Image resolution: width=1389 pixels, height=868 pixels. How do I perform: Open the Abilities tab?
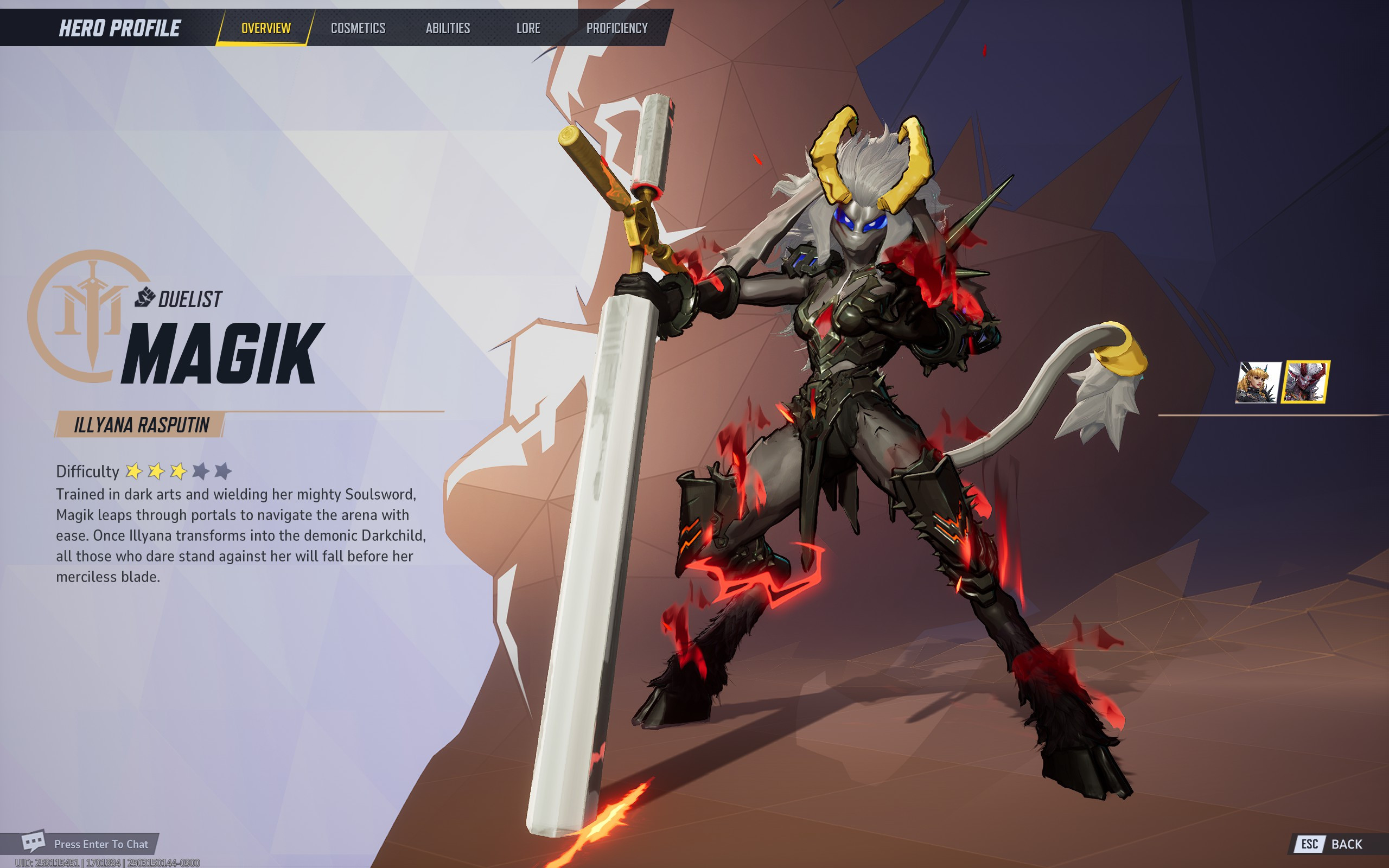[x=449, y=28]
